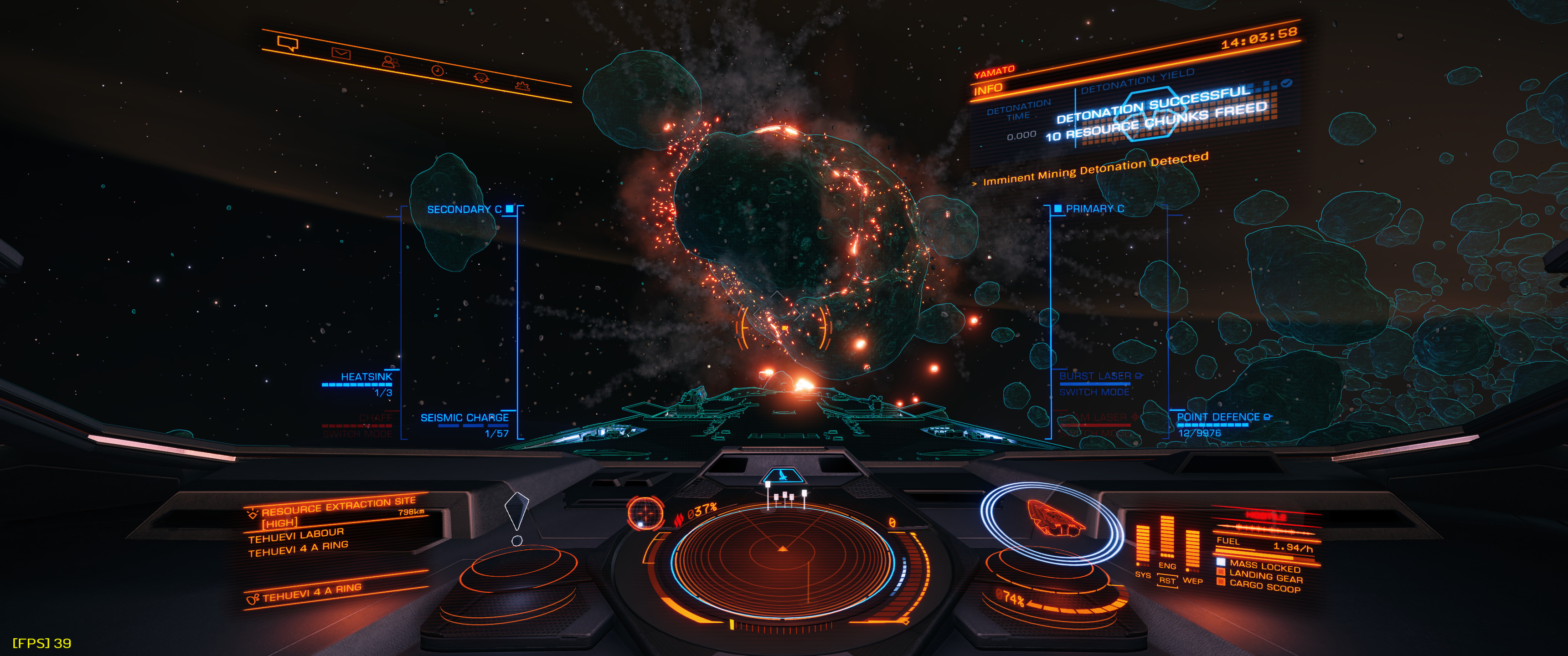Open the squadron shield emblem tab
Screen dimensions: 1568x656
(481, 78)
